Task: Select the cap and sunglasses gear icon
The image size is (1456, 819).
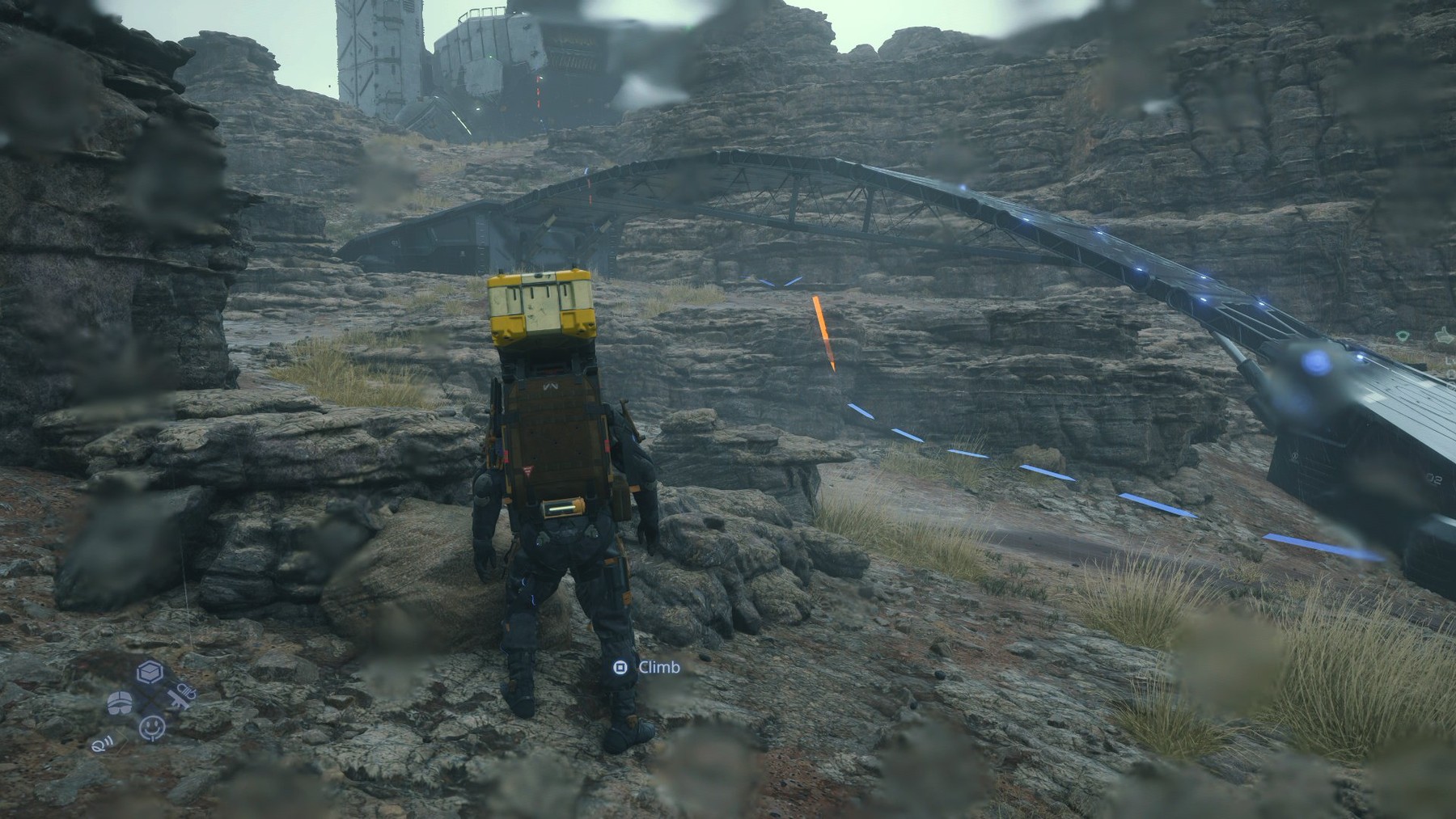Action: pyautogui.click(x=119, y=703)
